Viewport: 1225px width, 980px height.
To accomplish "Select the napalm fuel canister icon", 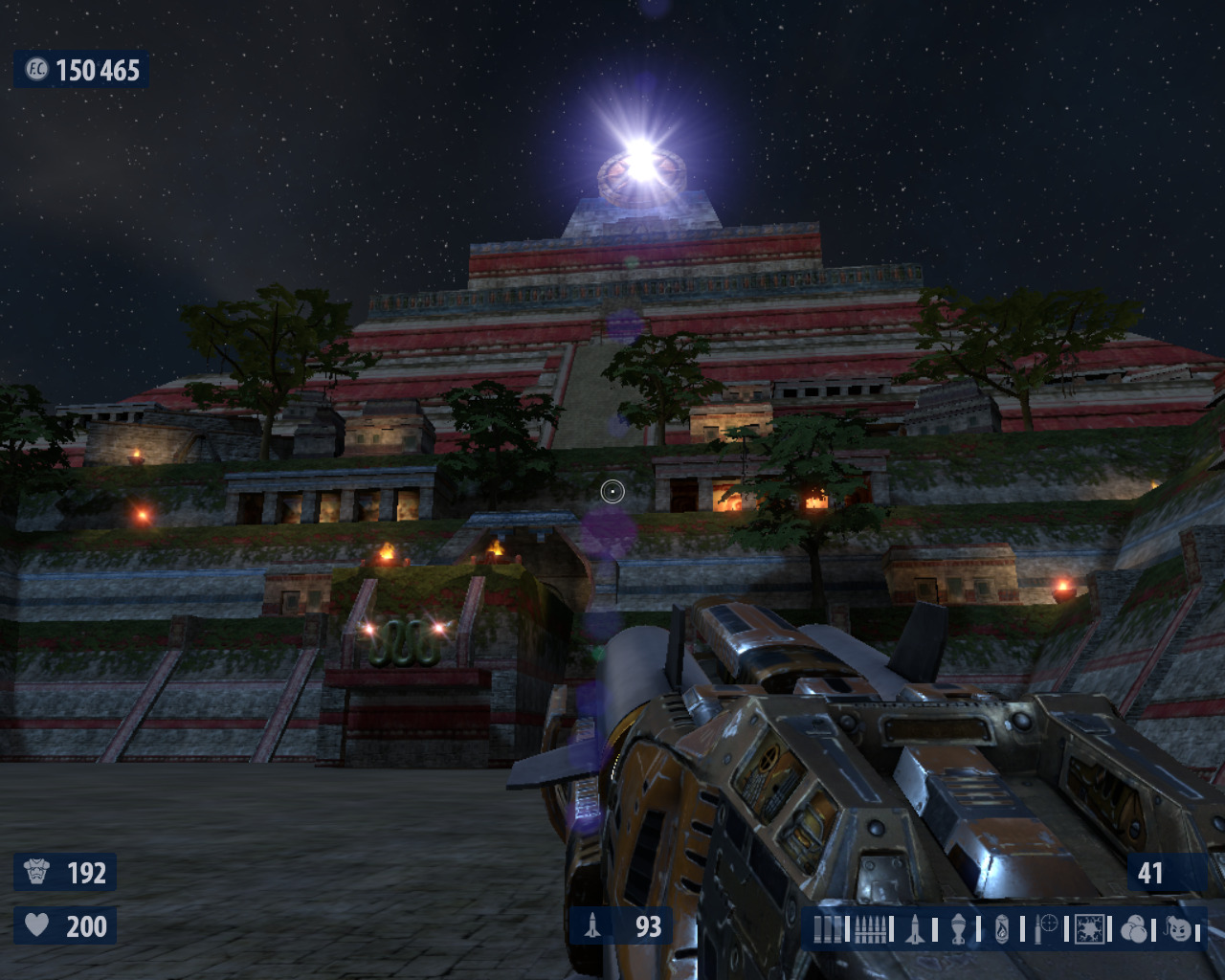I will pos(1001,929).
